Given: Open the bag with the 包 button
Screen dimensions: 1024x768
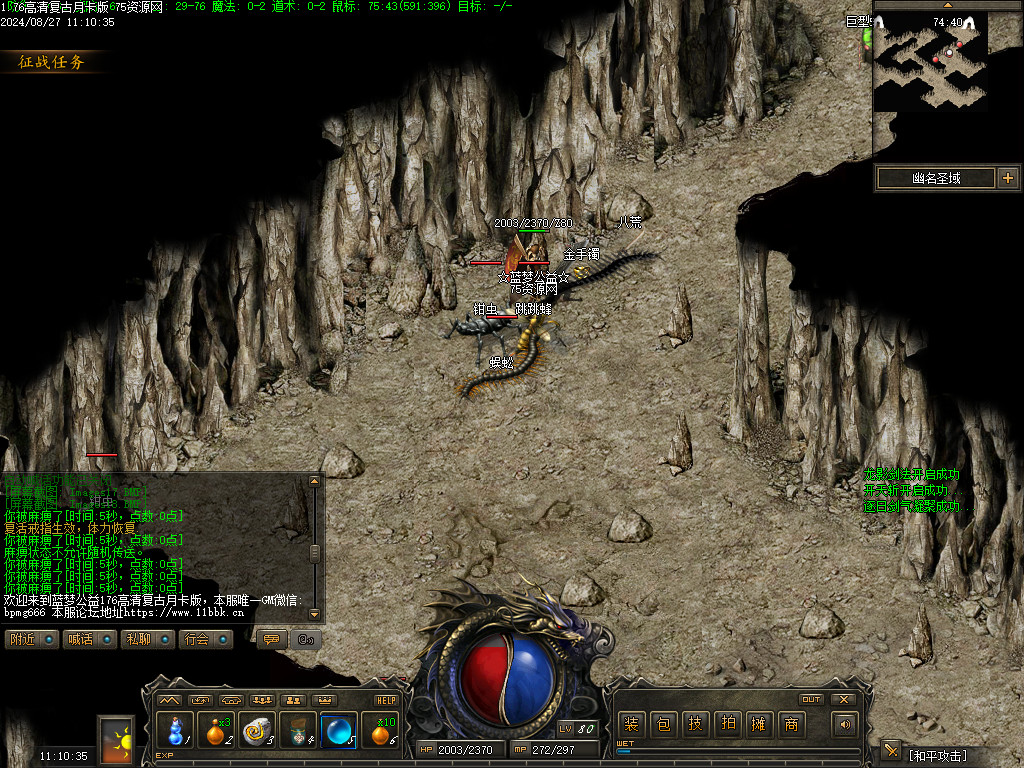Looking at the screenshot, I should [x=662, y=724].
